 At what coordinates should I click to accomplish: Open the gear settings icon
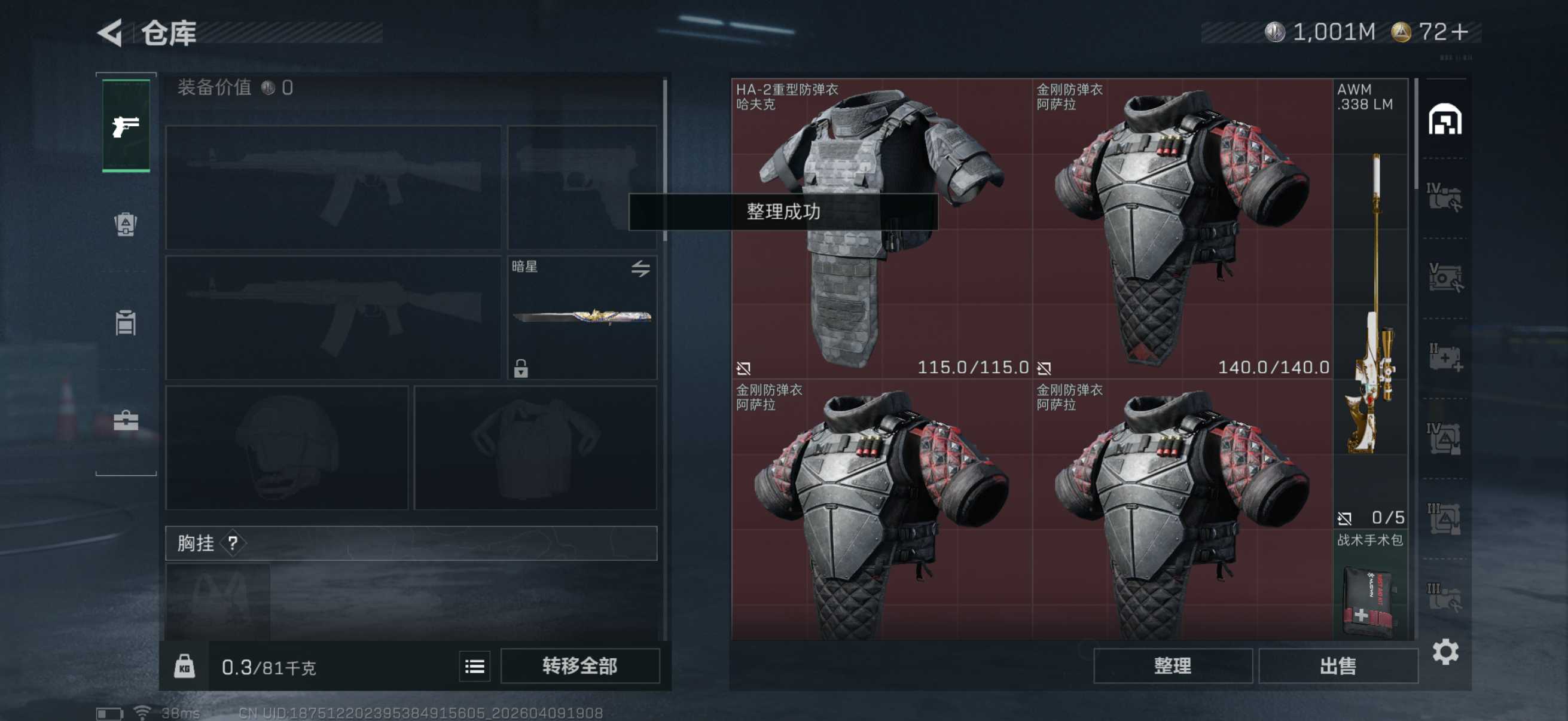(x=1444, y=652)
